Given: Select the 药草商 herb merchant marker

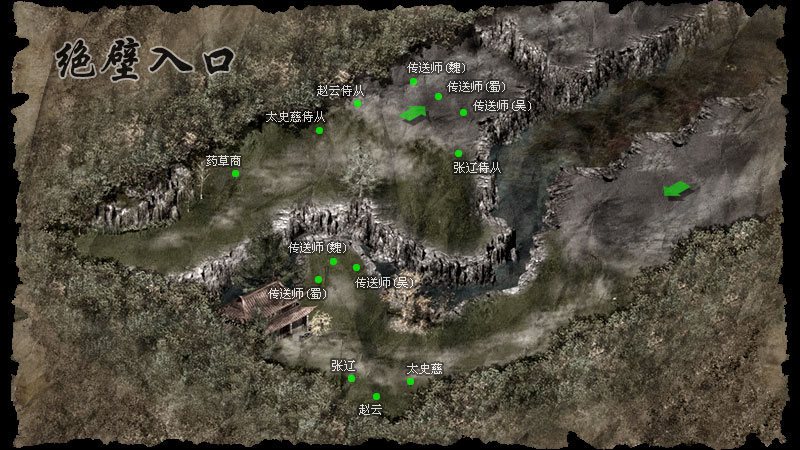Looking at the screenshot, I should (236, 173).
